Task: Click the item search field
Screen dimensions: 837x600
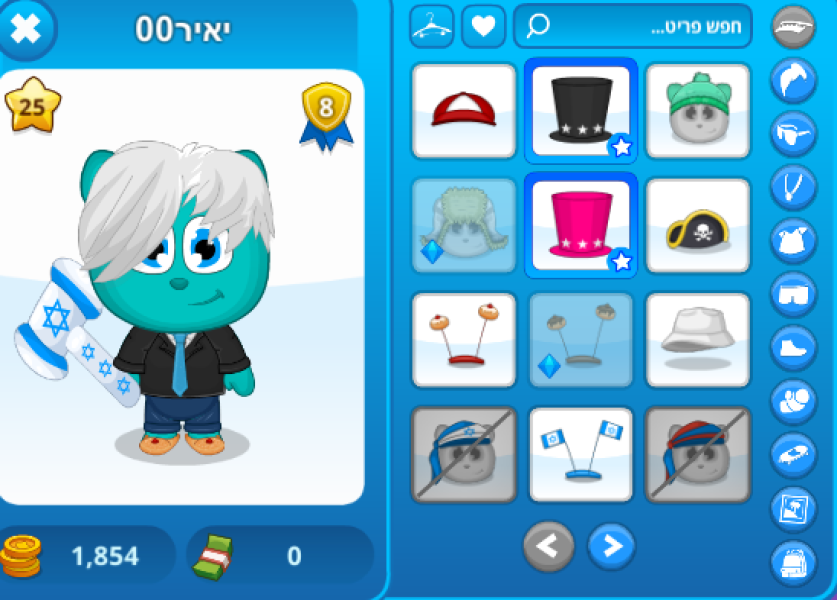Action: pos(632,27)
